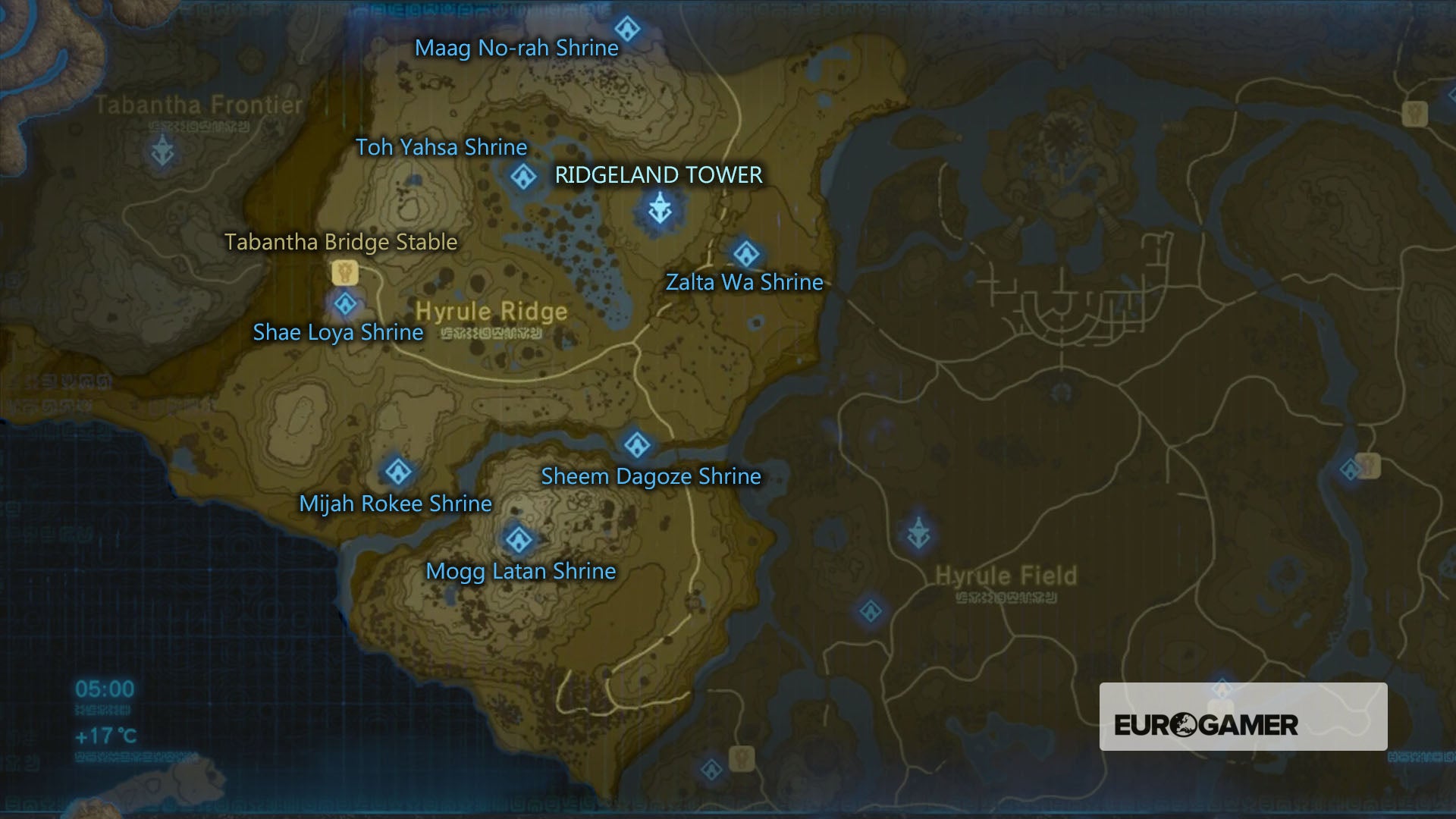The width and height of the screenshot is (1456, 819).
Task: Click the Tabantha Bridge Stable icon
Action: (345, 271)
